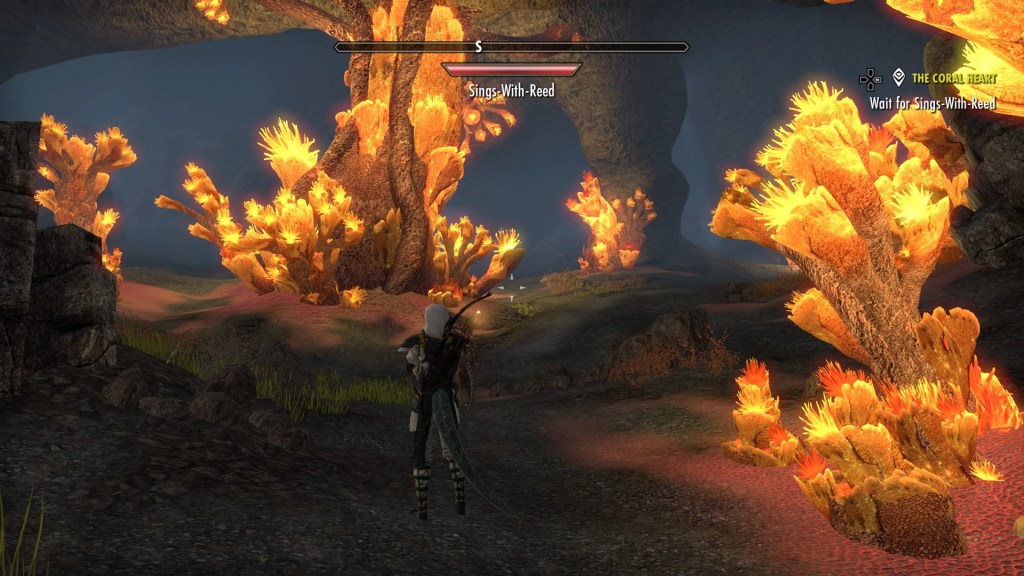Screen dimensions: 1024x576
Task: Click the compass bar heading strip
Action: [511, 47]
